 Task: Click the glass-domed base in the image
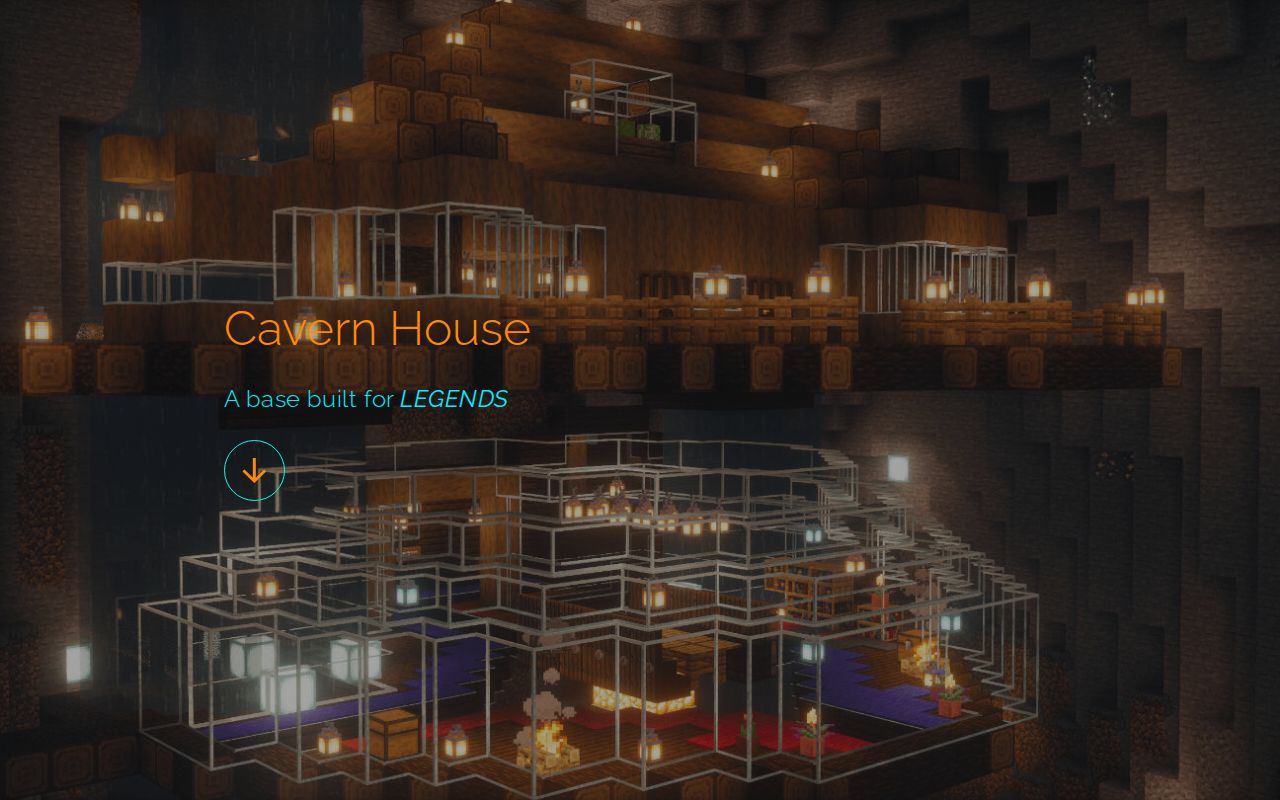click(600, 620)
